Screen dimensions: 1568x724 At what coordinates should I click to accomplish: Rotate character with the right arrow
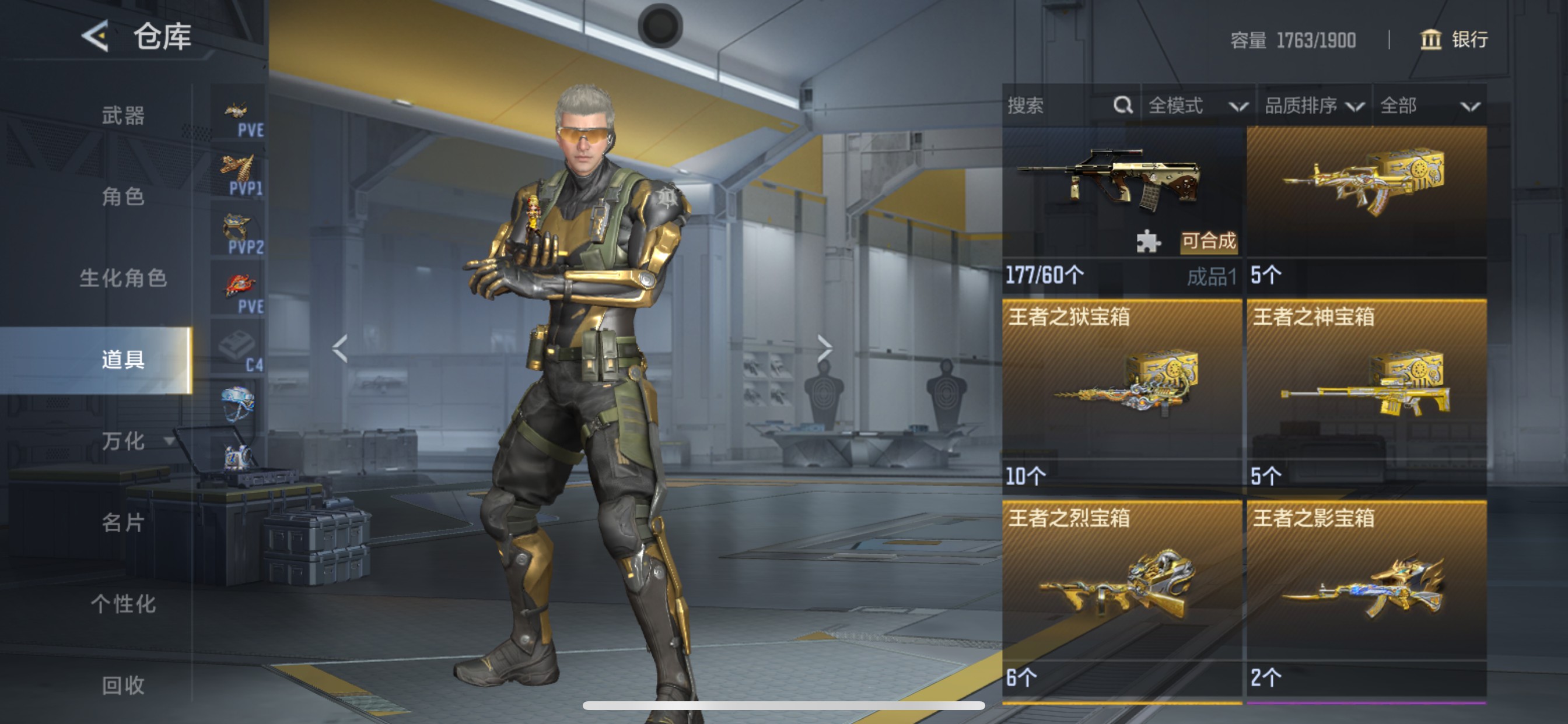[x=824, y=349]
